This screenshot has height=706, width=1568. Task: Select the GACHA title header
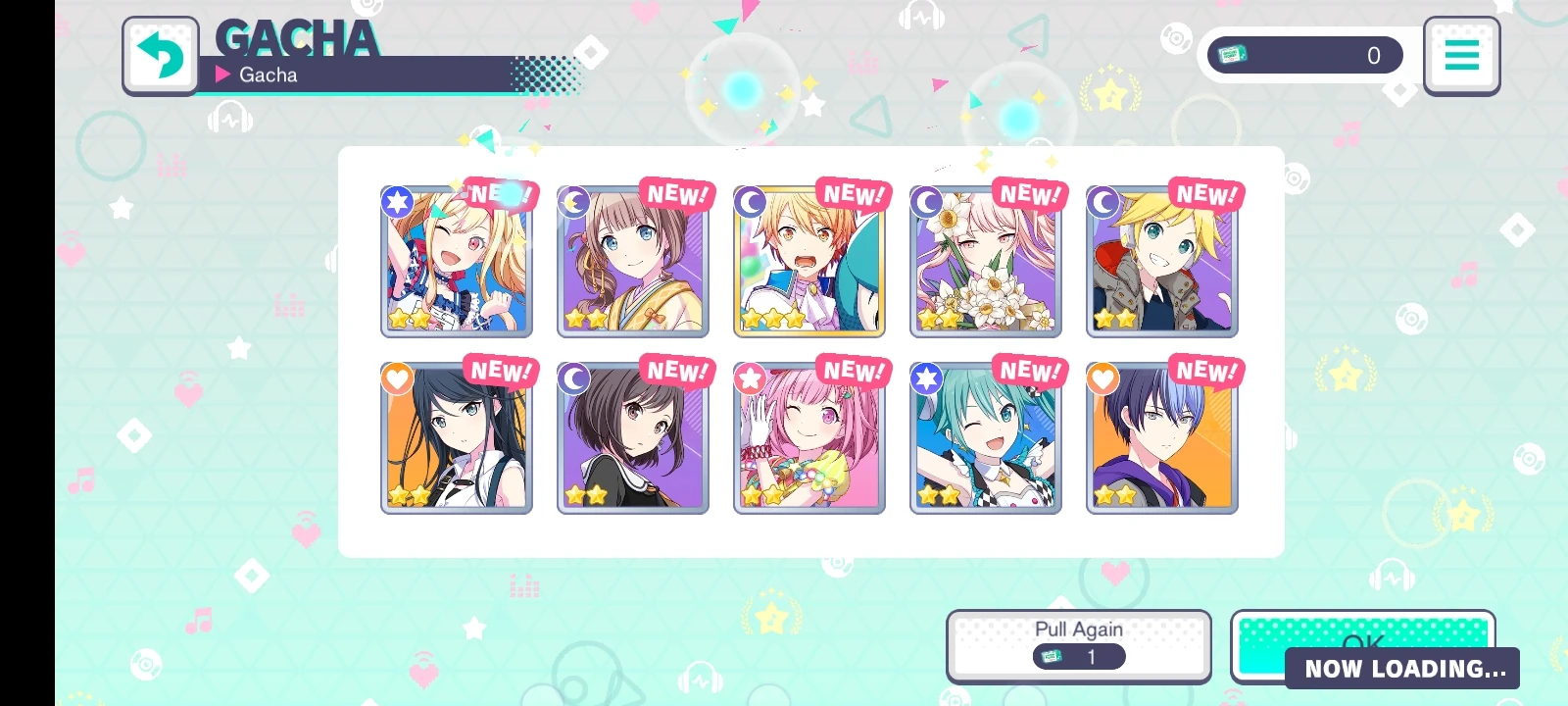coord(297,37)
